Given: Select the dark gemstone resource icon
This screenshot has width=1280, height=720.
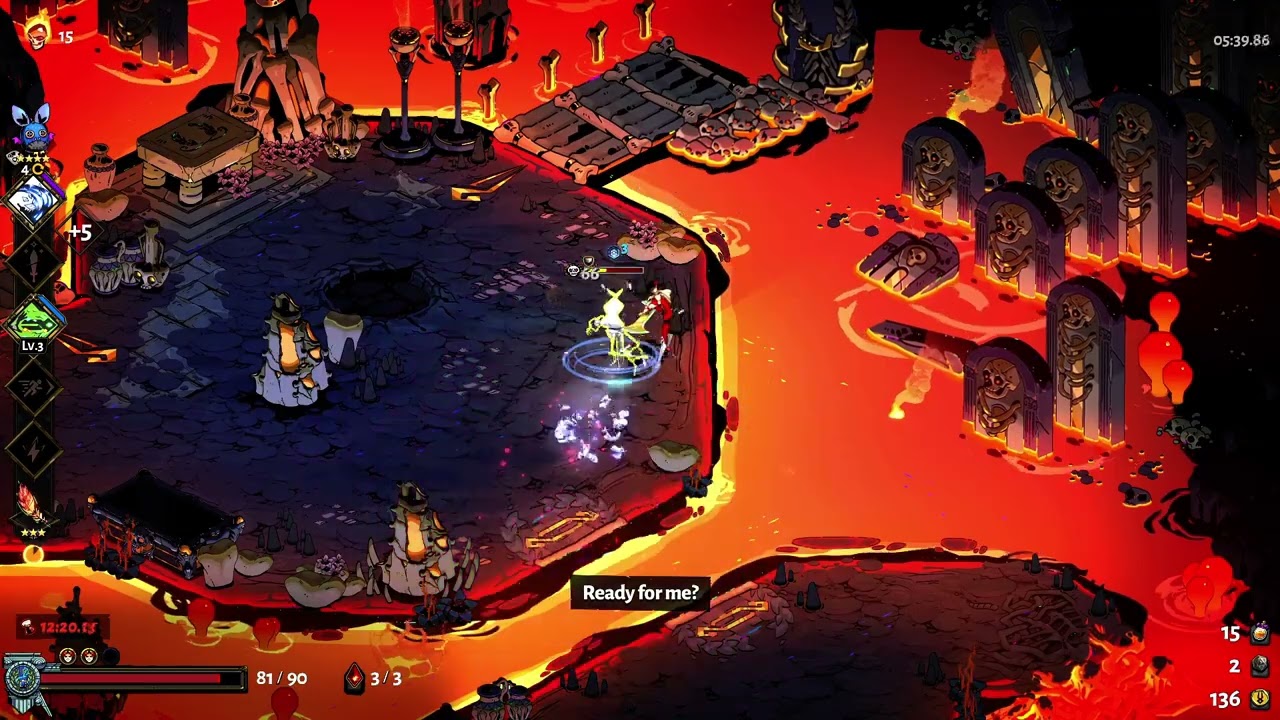Looking at the screenshot, I should (x=1259, y=666).
